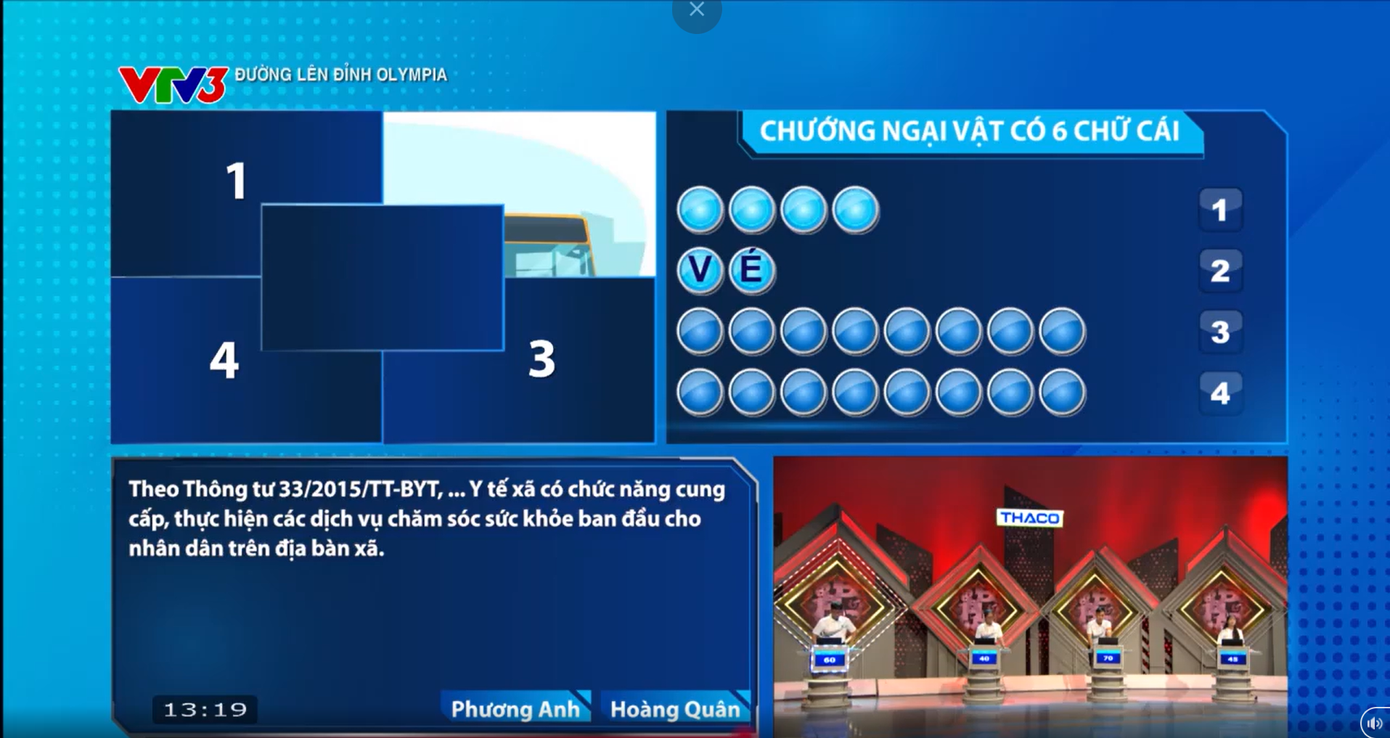1390x738 pixels.
Task: Select contestant name Phương Anh
Action: pos(518,708)
